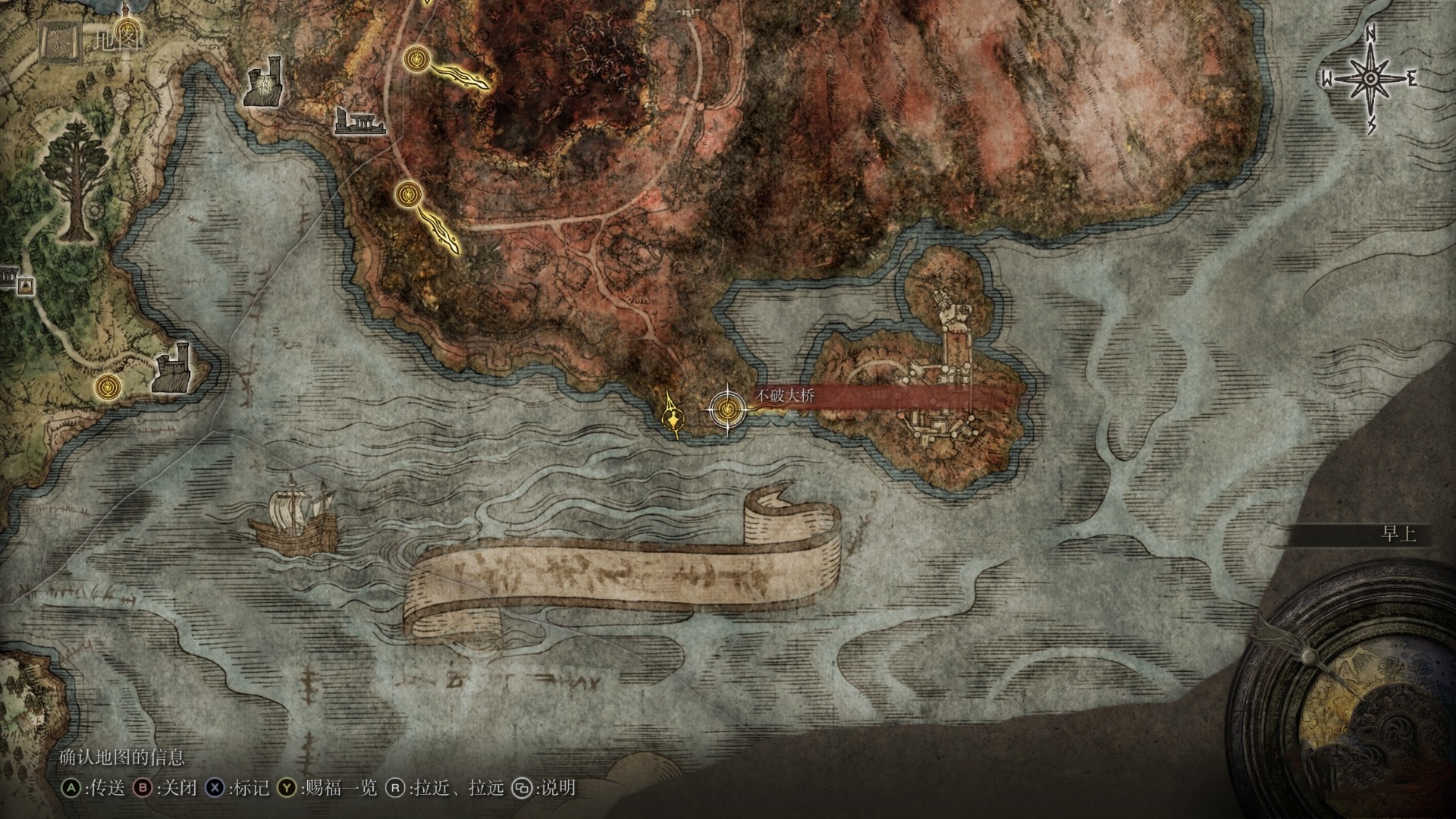Select the southern grace with golden guidance ray
This screenshot has height=819, width=1456.
coord(408,195)
